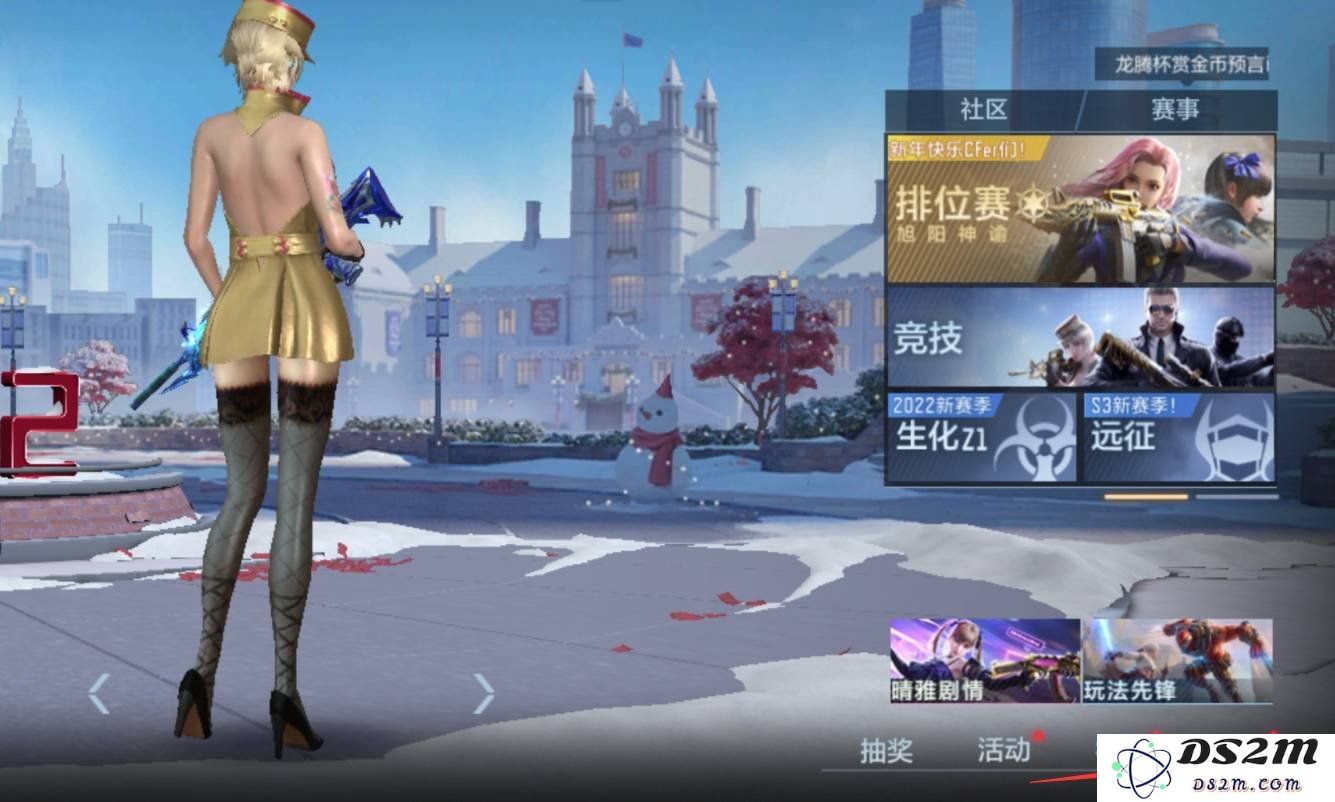The width and height of the screenshot is (1335, 802).
Task: Open the 晴雅剧情 story thumbnail
Action: [x=984, y=660]
